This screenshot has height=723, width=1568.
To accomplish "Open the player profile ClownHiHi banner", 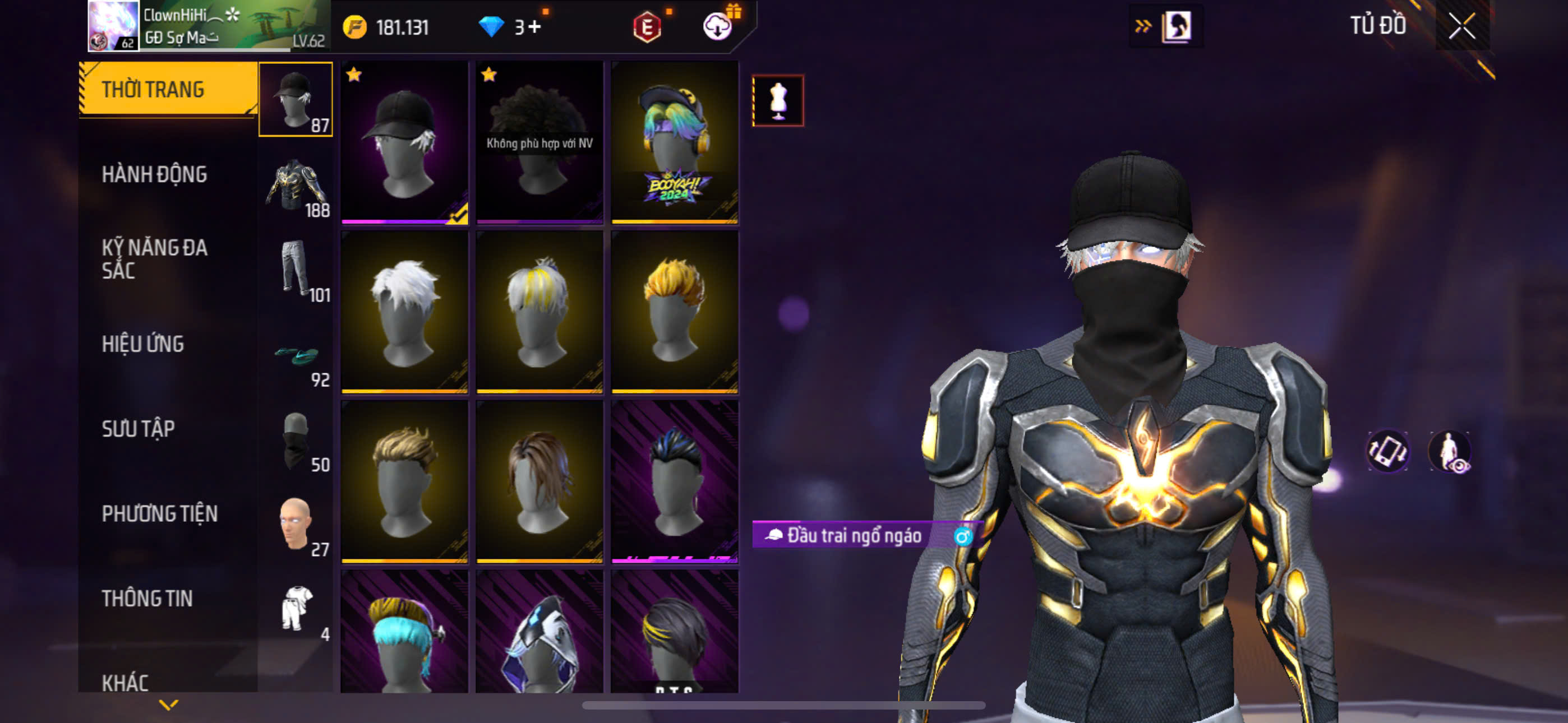I will (208, 26).
